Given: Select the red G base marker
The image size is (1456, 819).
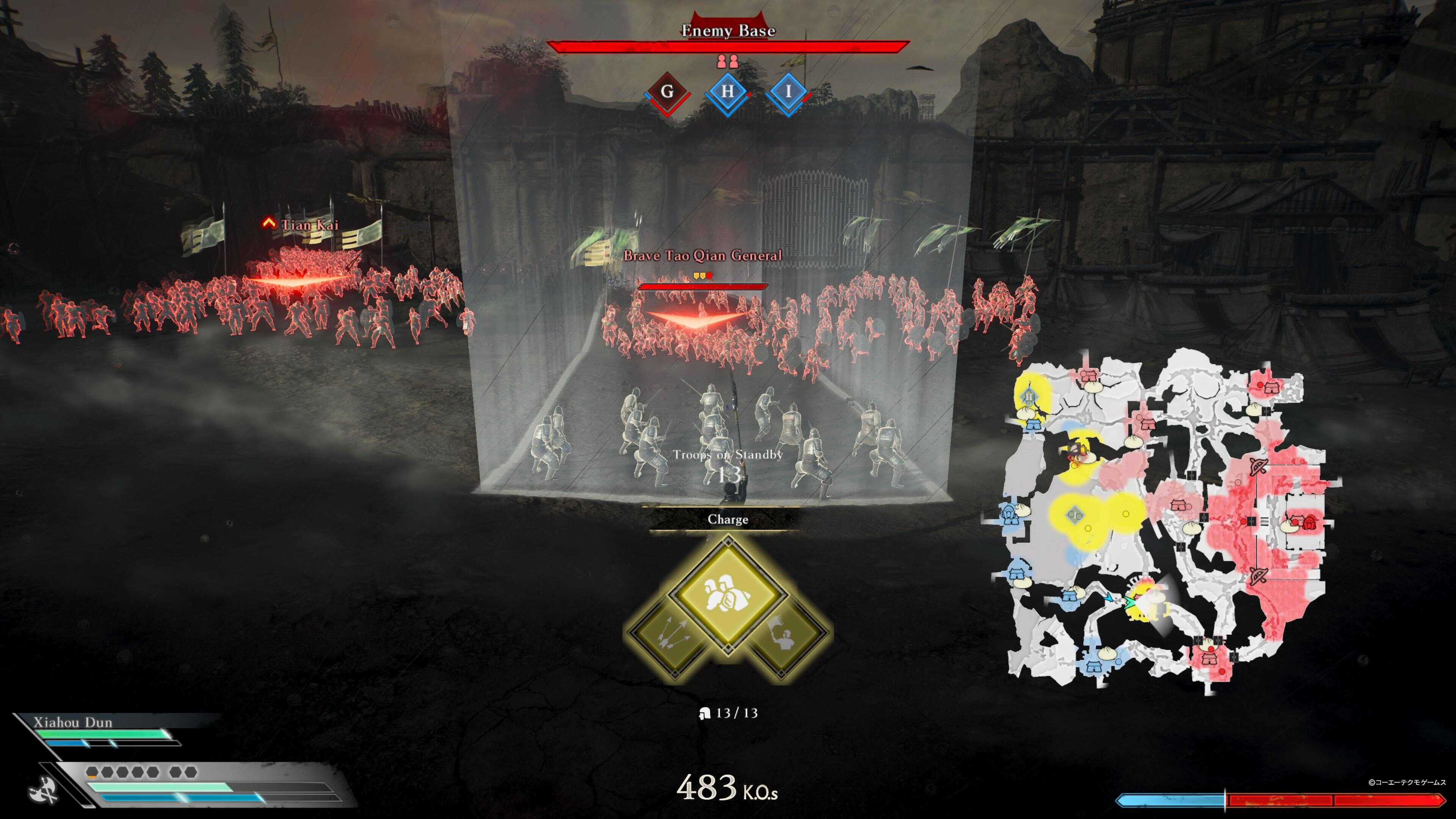Looking at the screenshot, I should tap(667, 92).
